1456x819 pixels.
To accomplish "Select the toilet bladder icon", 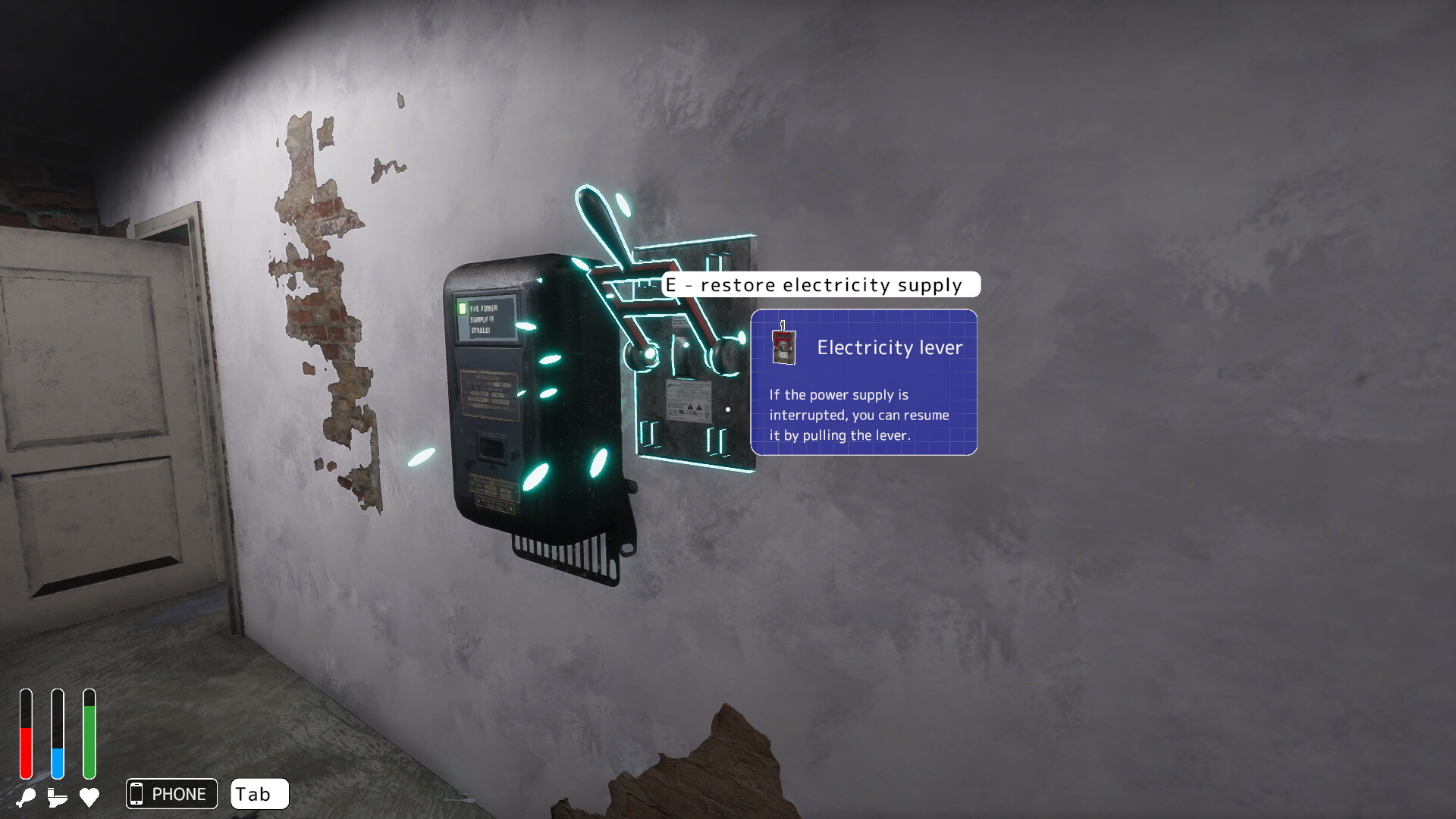I will coord(55,796).
